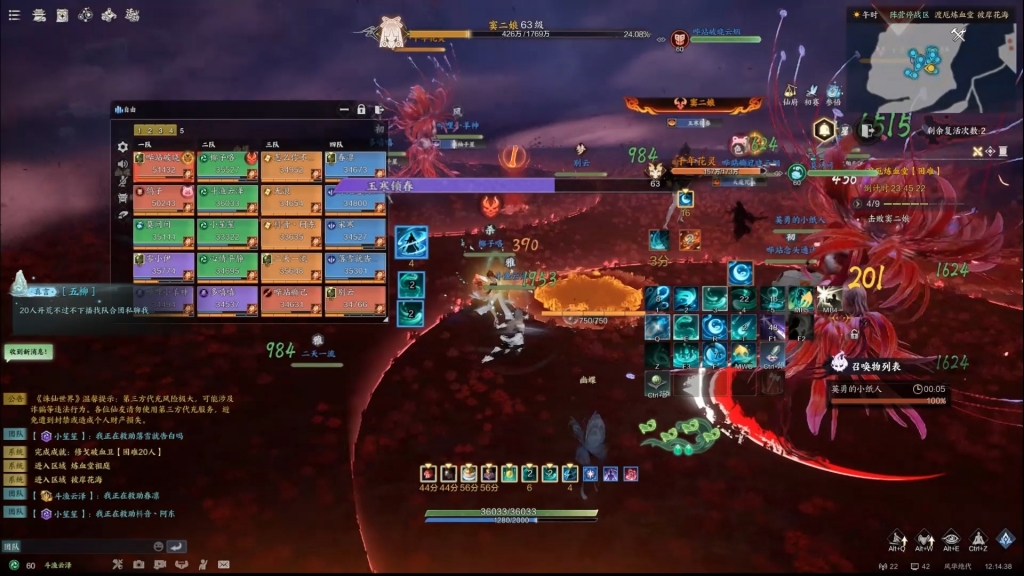The height and width of the screenshot is (576, 1024).
Task: Open the camera screenshot tool
Action: tap(138, 565)
